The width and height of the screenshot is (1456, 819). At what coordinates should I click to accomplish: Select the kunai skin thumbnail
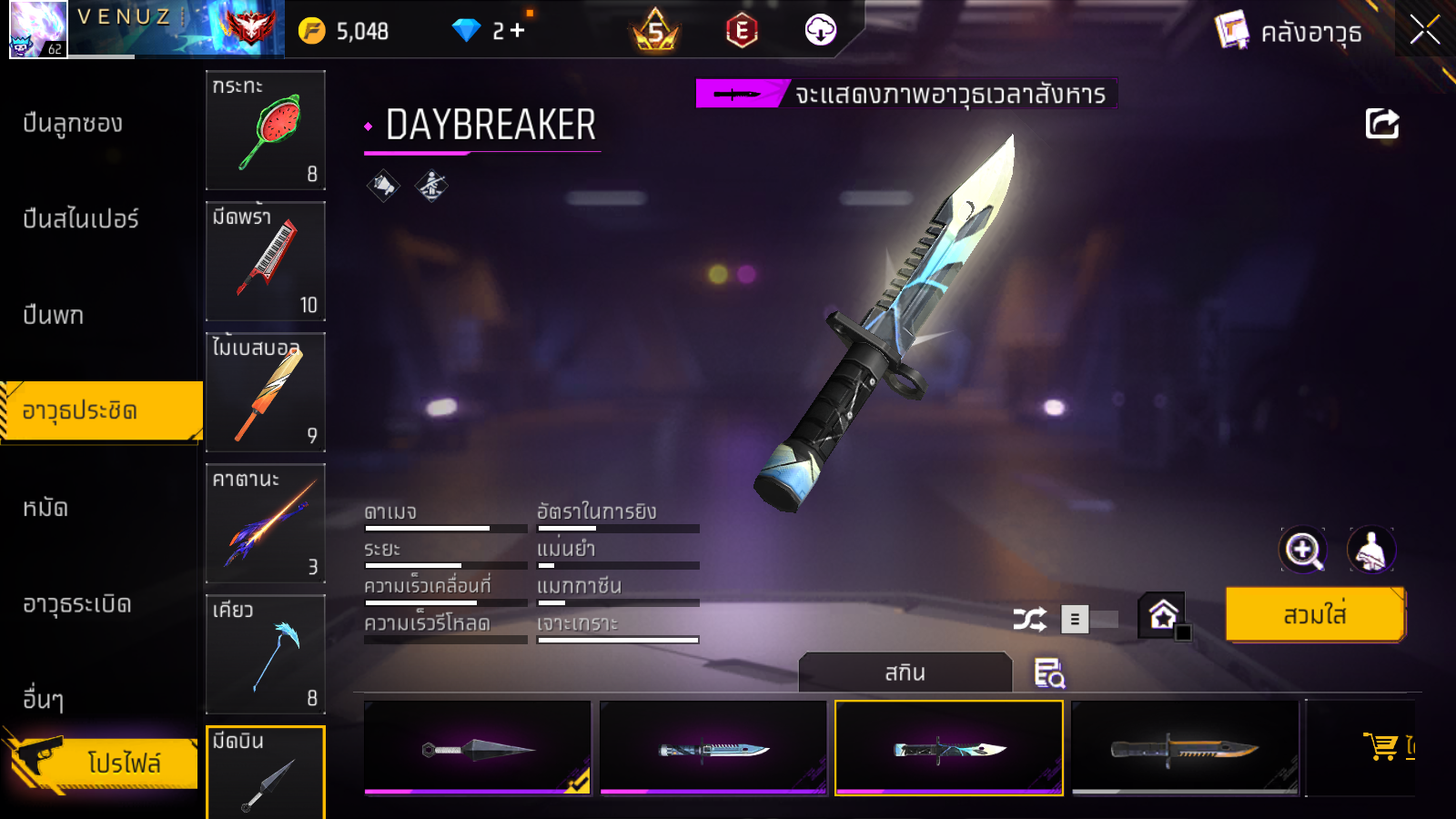[477, 748]
